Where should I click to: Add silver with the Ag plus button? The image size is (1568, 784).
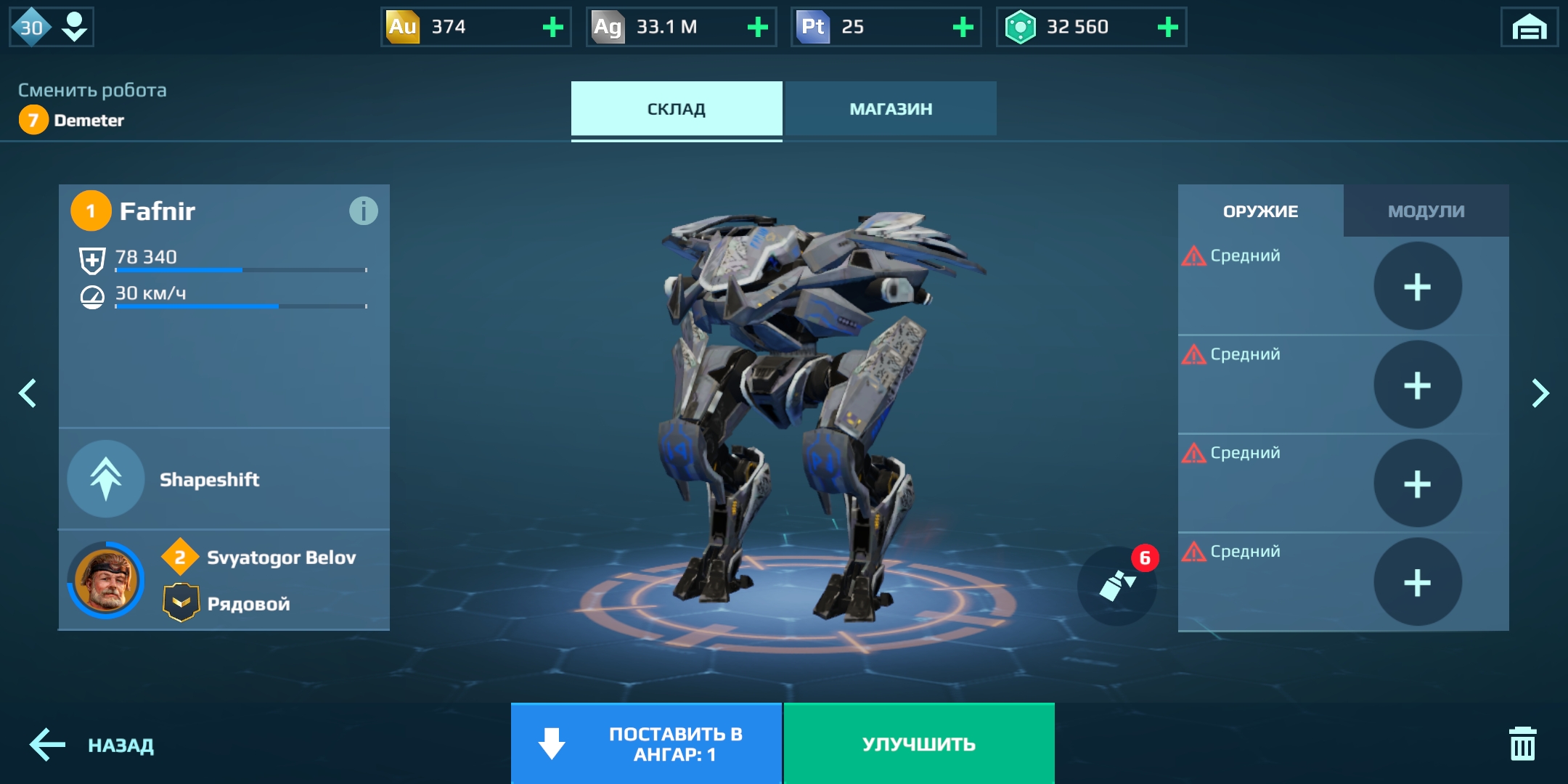pyautogui.click(x=758, y=28)
